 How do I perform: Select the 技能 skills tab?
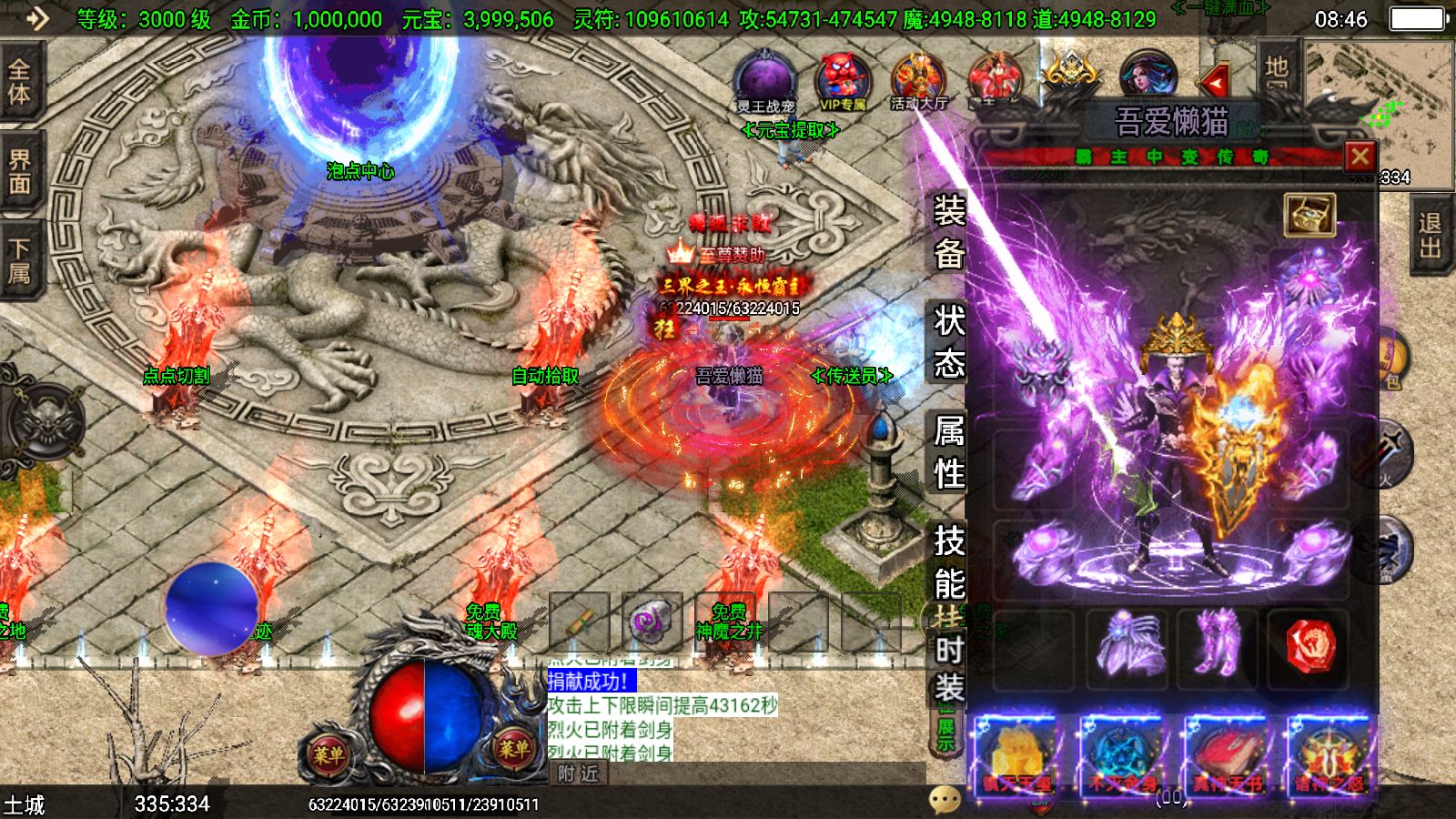click(948, 562)
